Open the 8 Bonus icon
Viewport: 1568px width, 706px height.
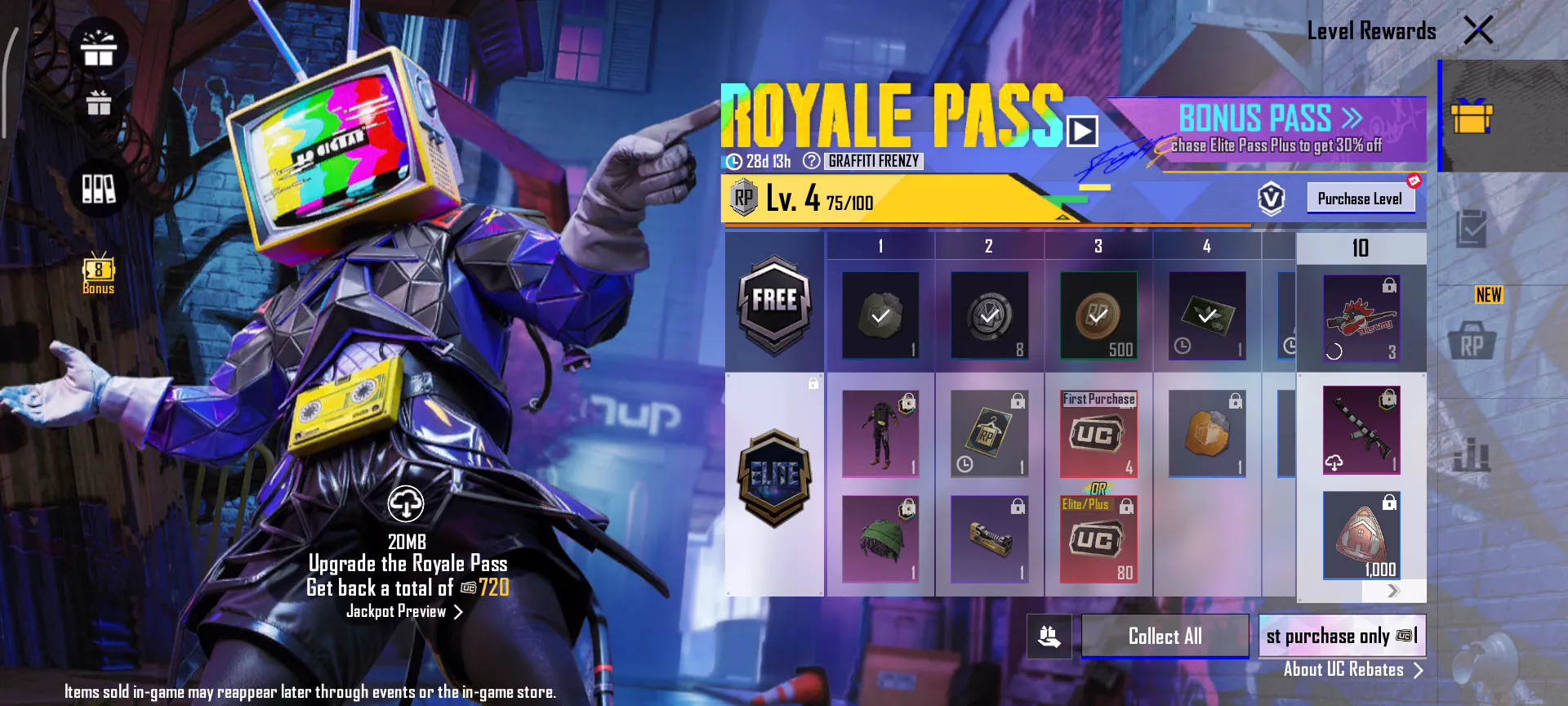click(99, 273)
